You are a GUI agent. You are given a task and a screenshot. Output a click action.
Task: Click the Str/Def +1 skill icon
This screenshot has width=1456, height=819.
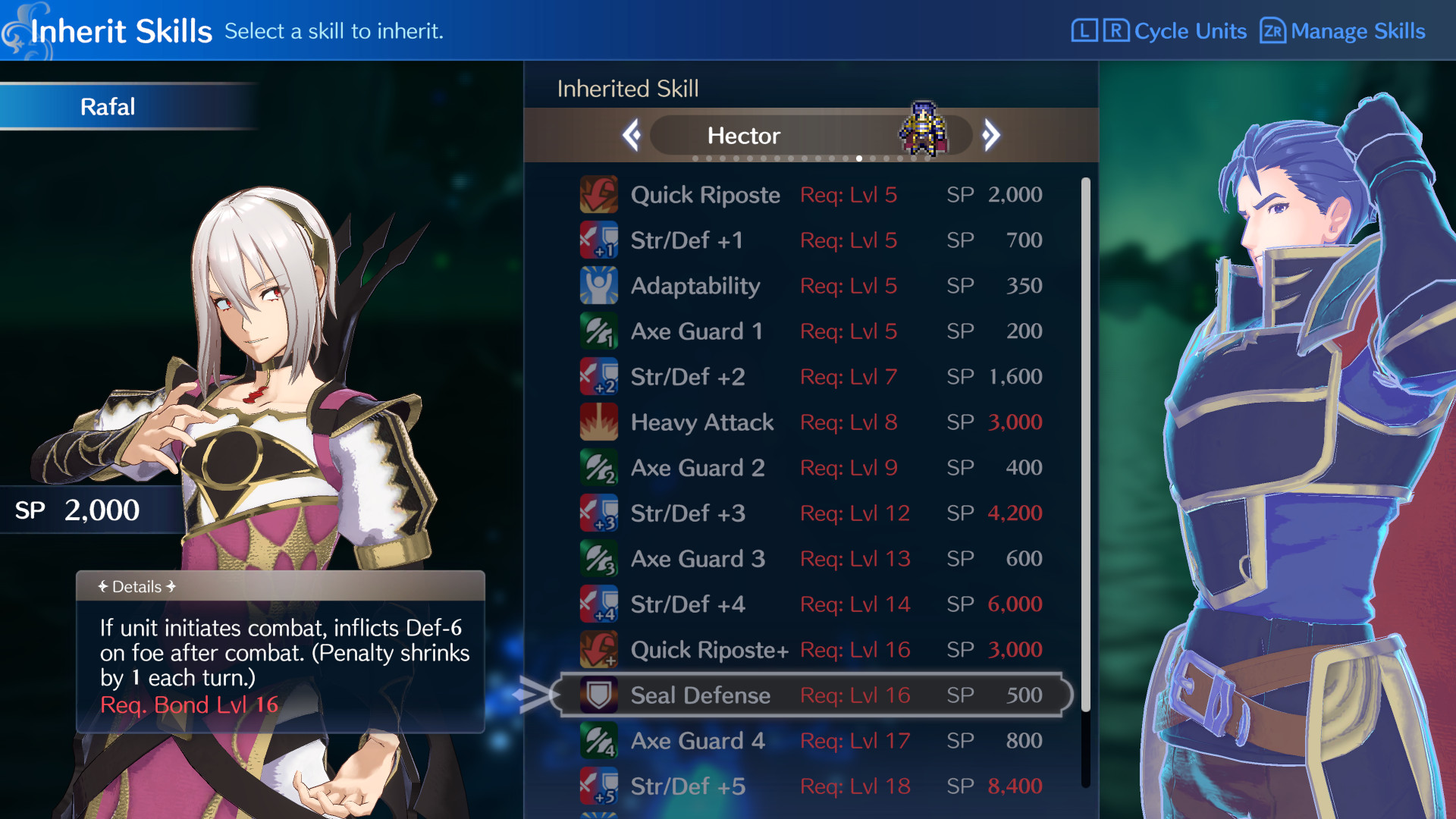pos(599,240)
